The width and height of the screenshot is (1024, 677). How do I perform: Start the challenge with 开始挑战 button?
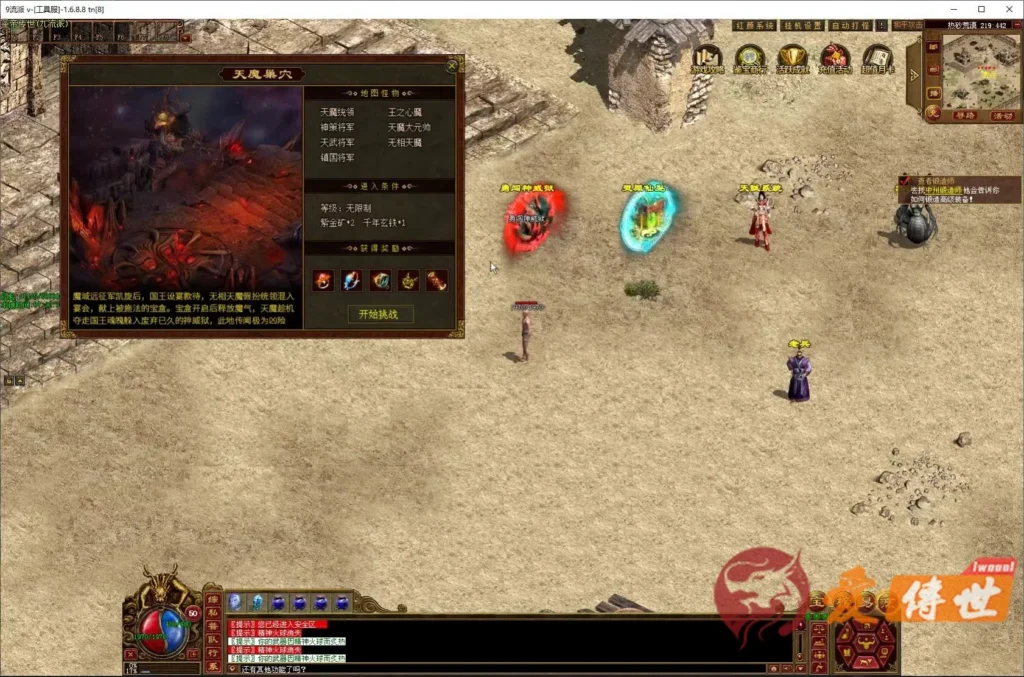coord(379,314)
